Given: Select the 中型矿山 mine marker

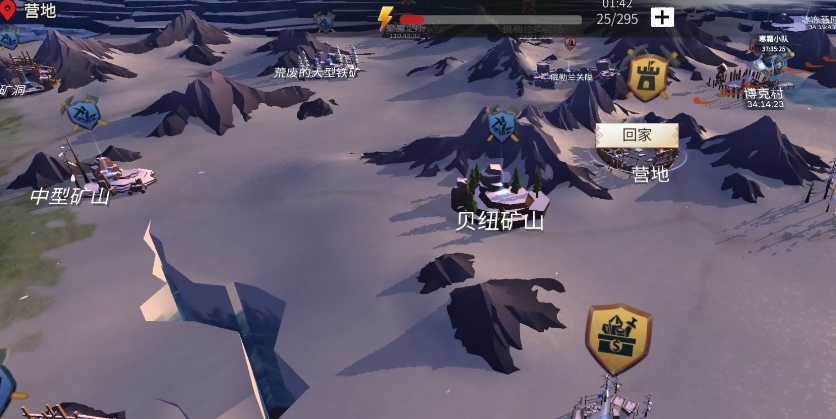Looking at the screenshot, I should tap(70, 195).
